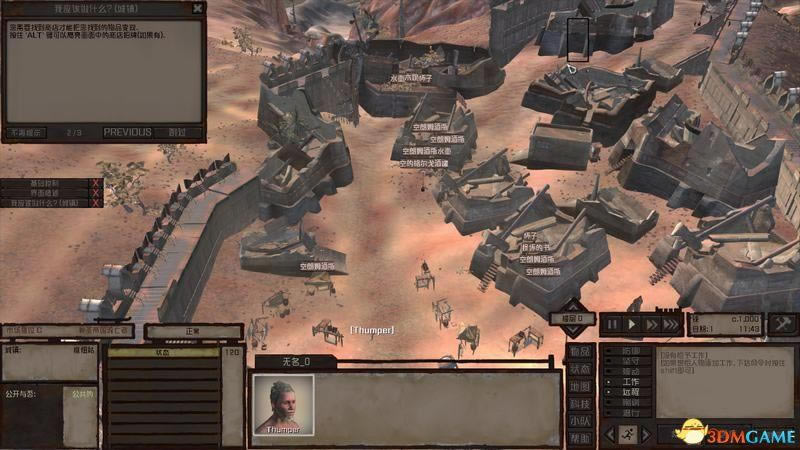This screenshot has height=450, width=800.
Task: Open the 帮助 (help) menu
Action: click(580, 438)
